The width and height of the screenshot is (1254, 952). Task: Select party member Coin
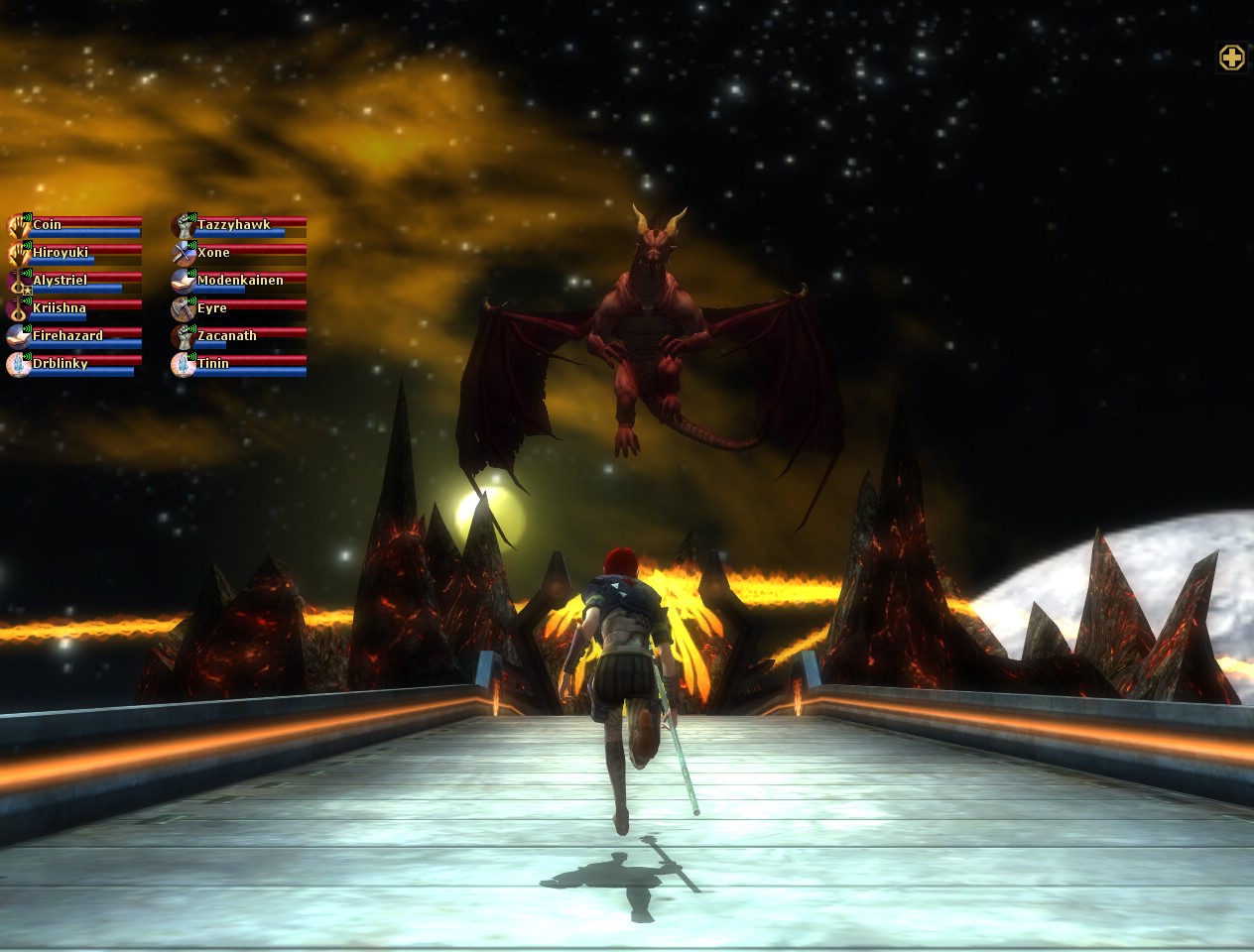pos(75,225)
